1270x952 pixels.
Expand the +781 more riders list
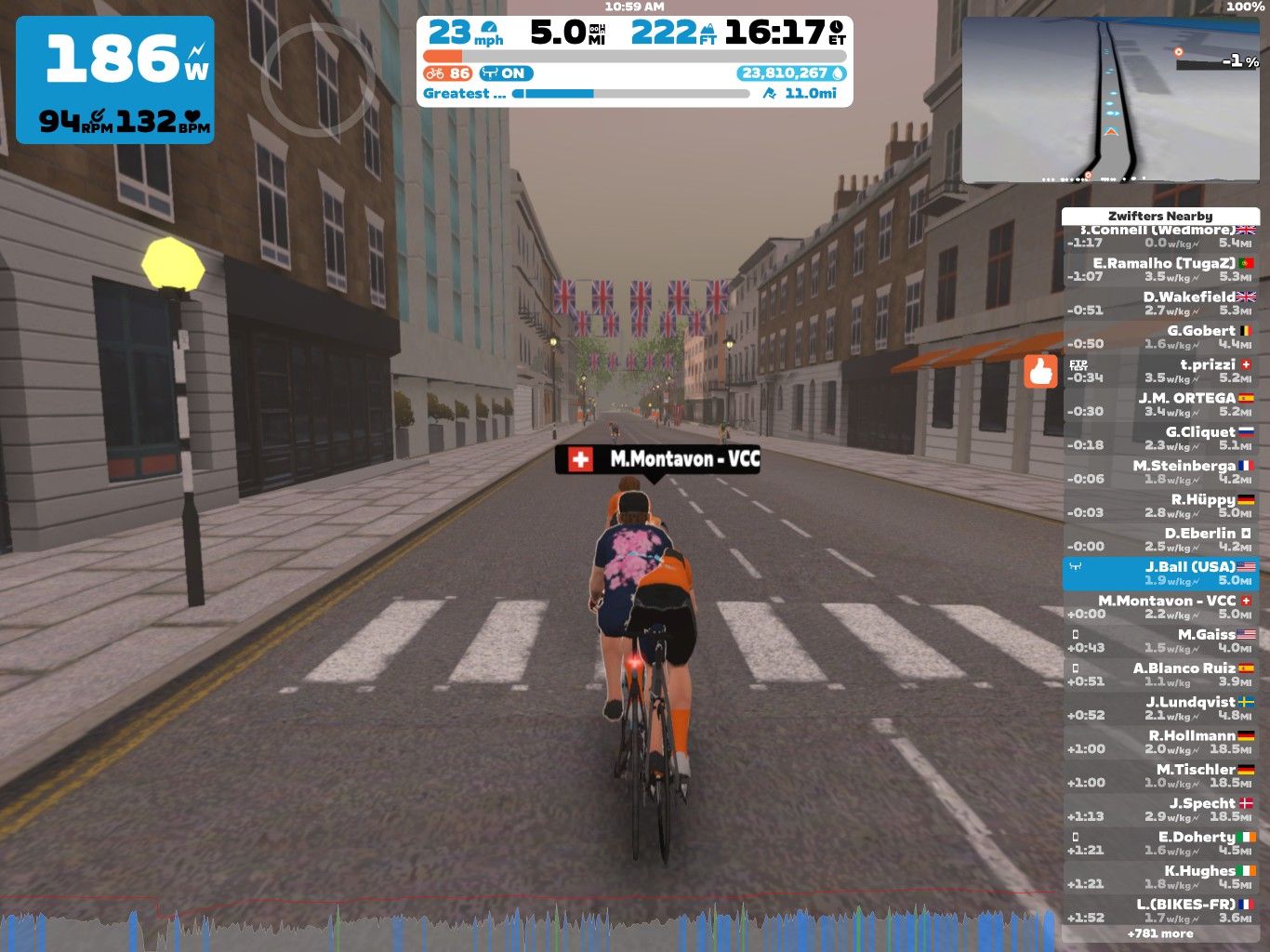pyautogui.click(x=1160, y=933)
